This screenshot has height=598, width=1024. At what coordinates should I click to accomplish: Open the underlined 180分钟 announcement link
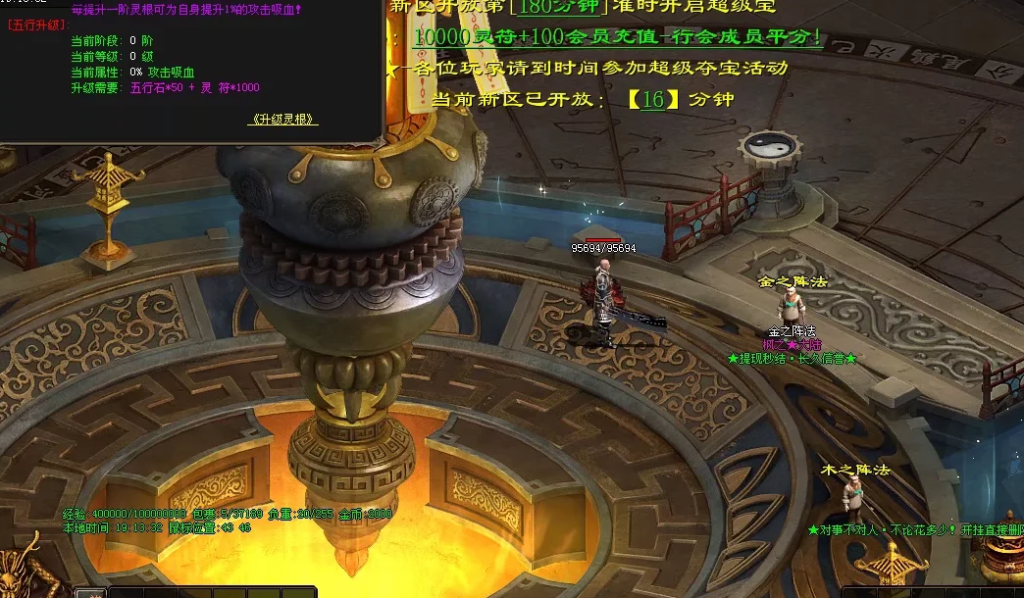point(556,8)
